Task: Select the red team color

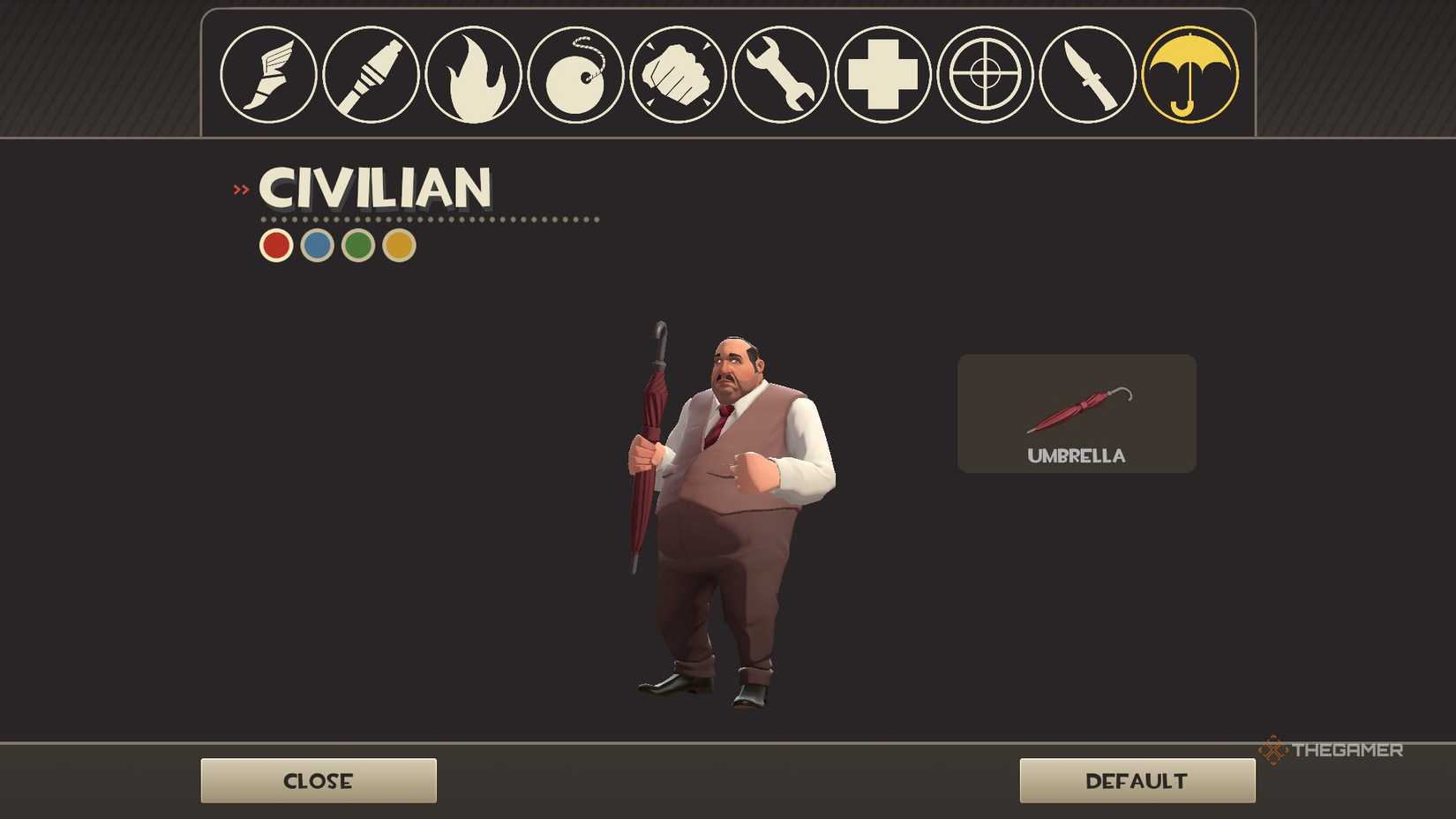Action: (x=275, y=244)
